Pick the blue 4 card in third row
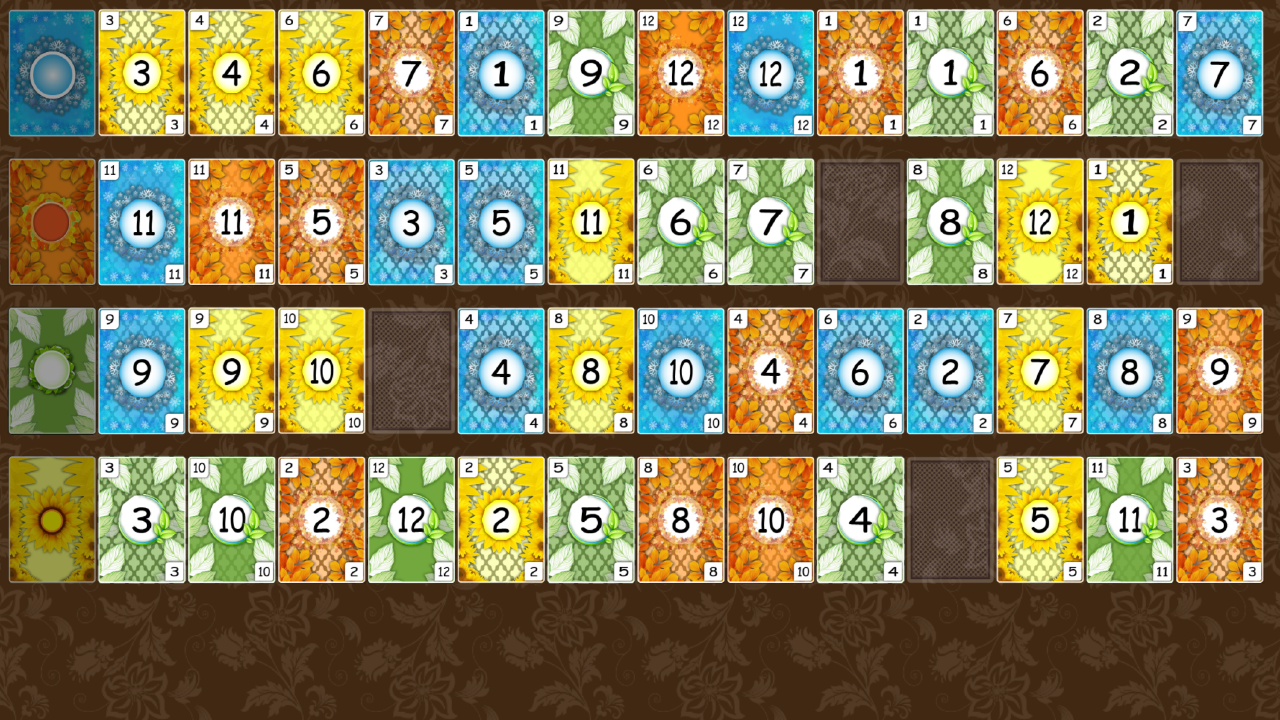The width and height of the screenshot is (1280, 720). pyautogui.click(x=501, y=370)
